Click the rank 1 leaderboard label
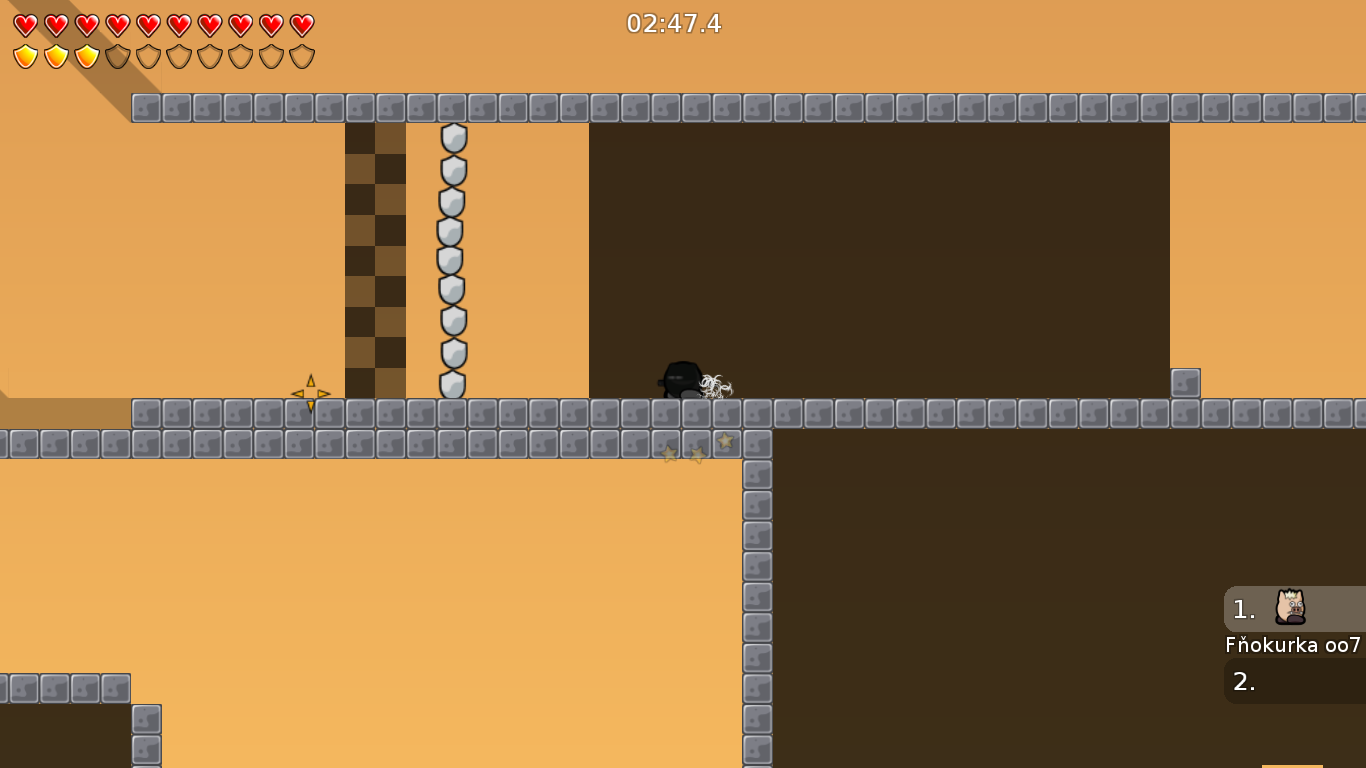 point(1244,607)
